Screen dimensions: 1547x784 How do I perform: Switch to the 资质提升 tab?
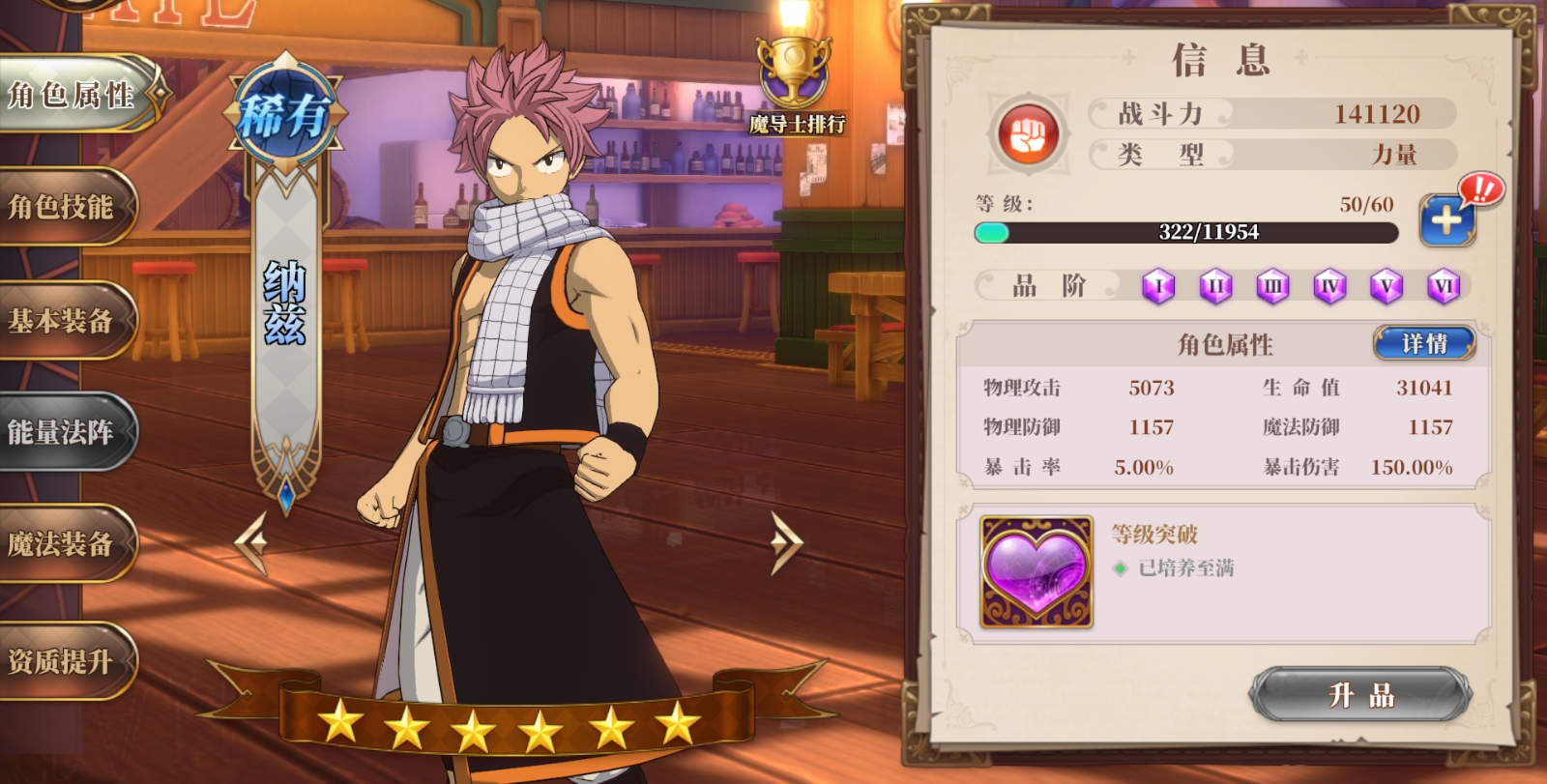63,661
